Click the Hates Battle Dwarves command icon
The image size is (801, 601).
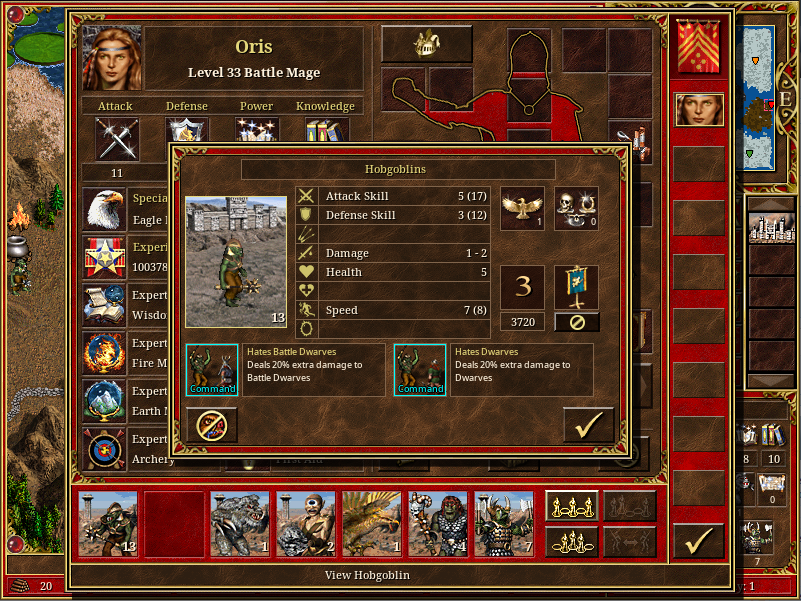point(211,369)
